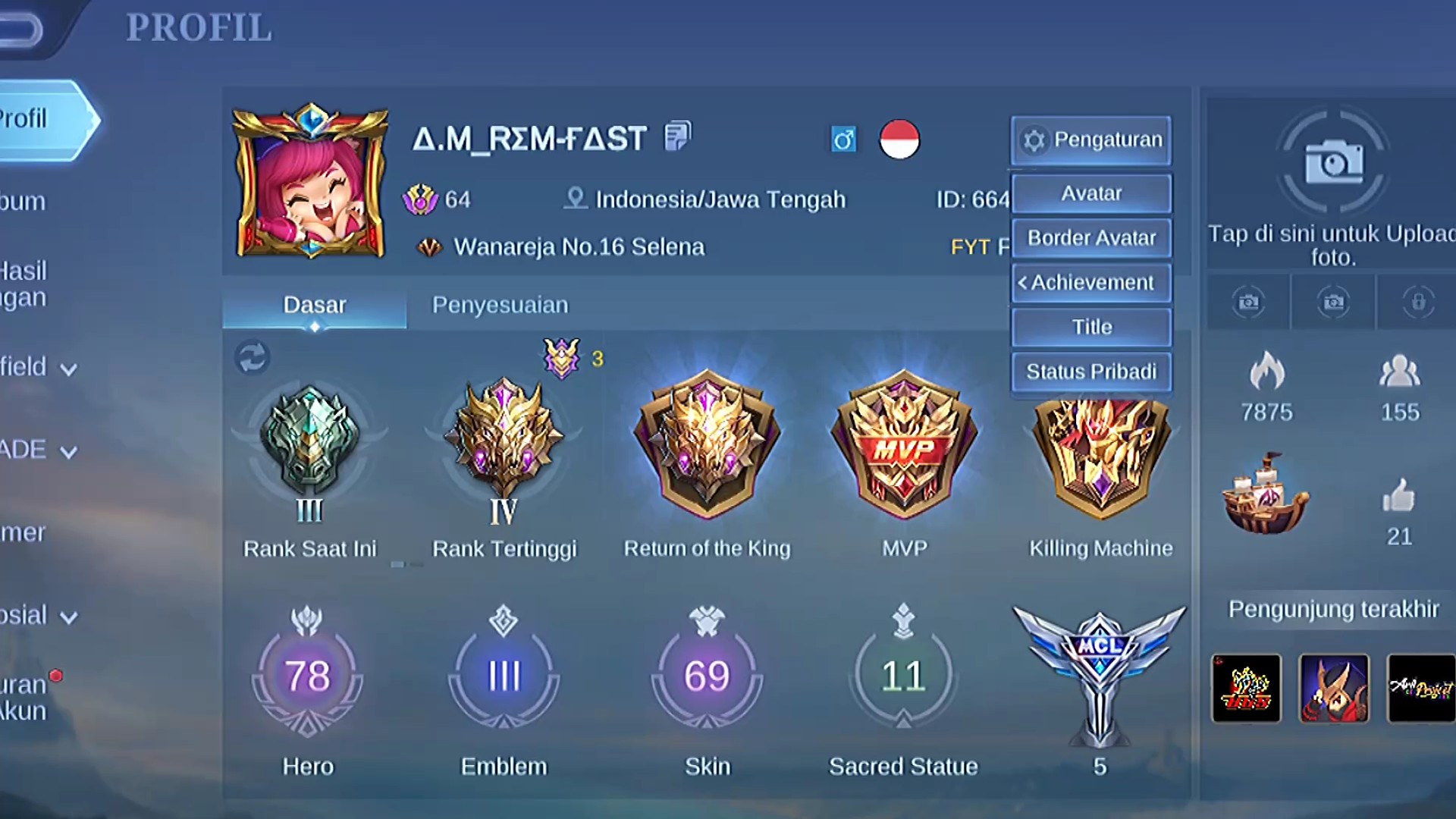The width and height of the screenshot is (1456, 819).
Task: View the Skin collection circle showing 69
Action: (707, 676)
